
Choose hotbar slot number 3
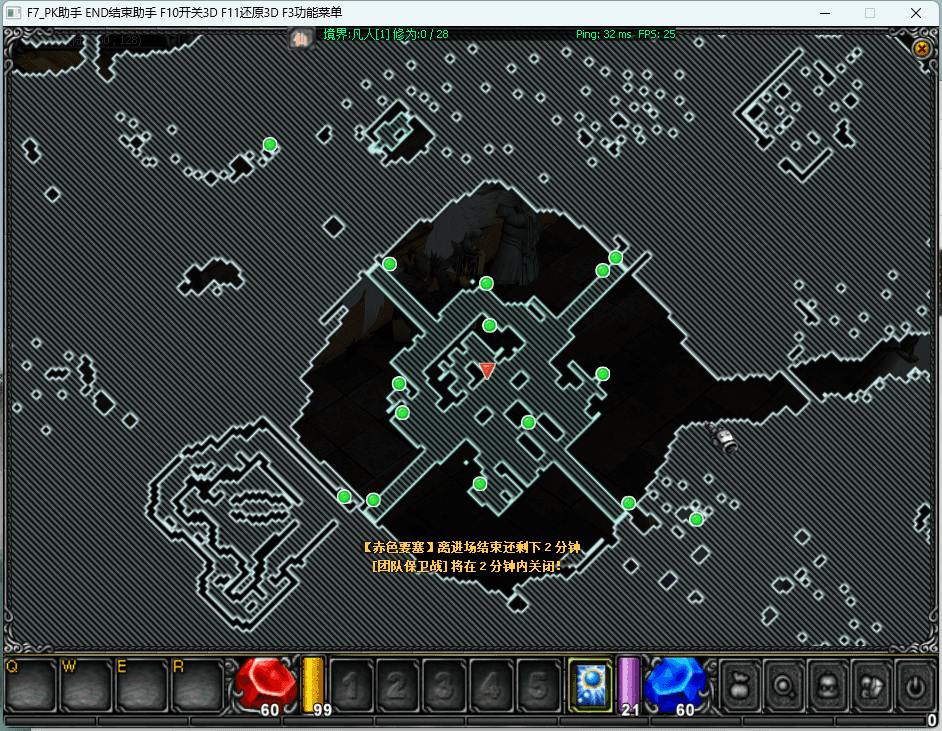[445, 685]
